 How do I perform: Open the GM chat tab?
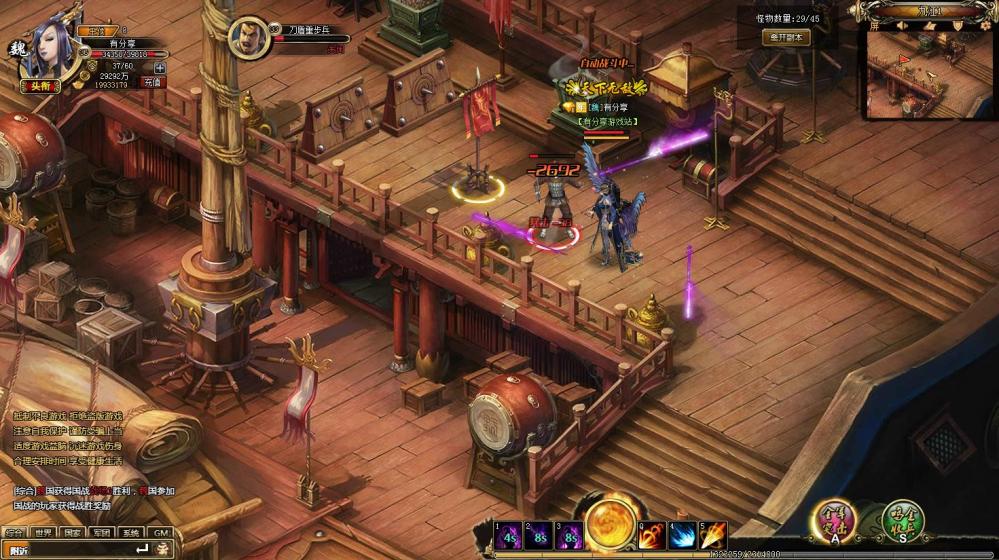pos(160,533)
